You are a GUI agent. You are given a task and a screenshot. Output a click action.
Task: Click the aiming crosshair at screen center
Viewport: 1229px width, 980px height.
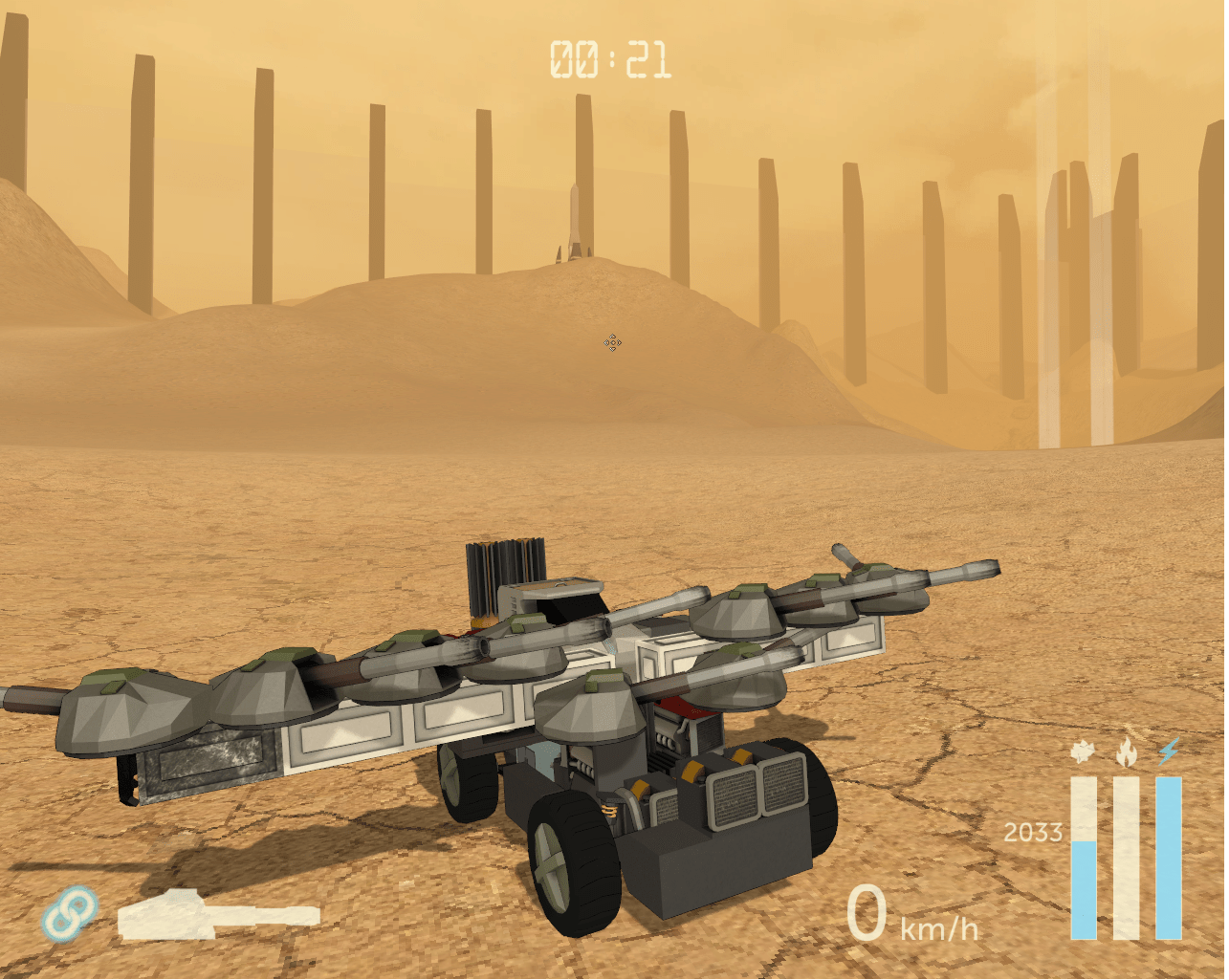[612, 343]
